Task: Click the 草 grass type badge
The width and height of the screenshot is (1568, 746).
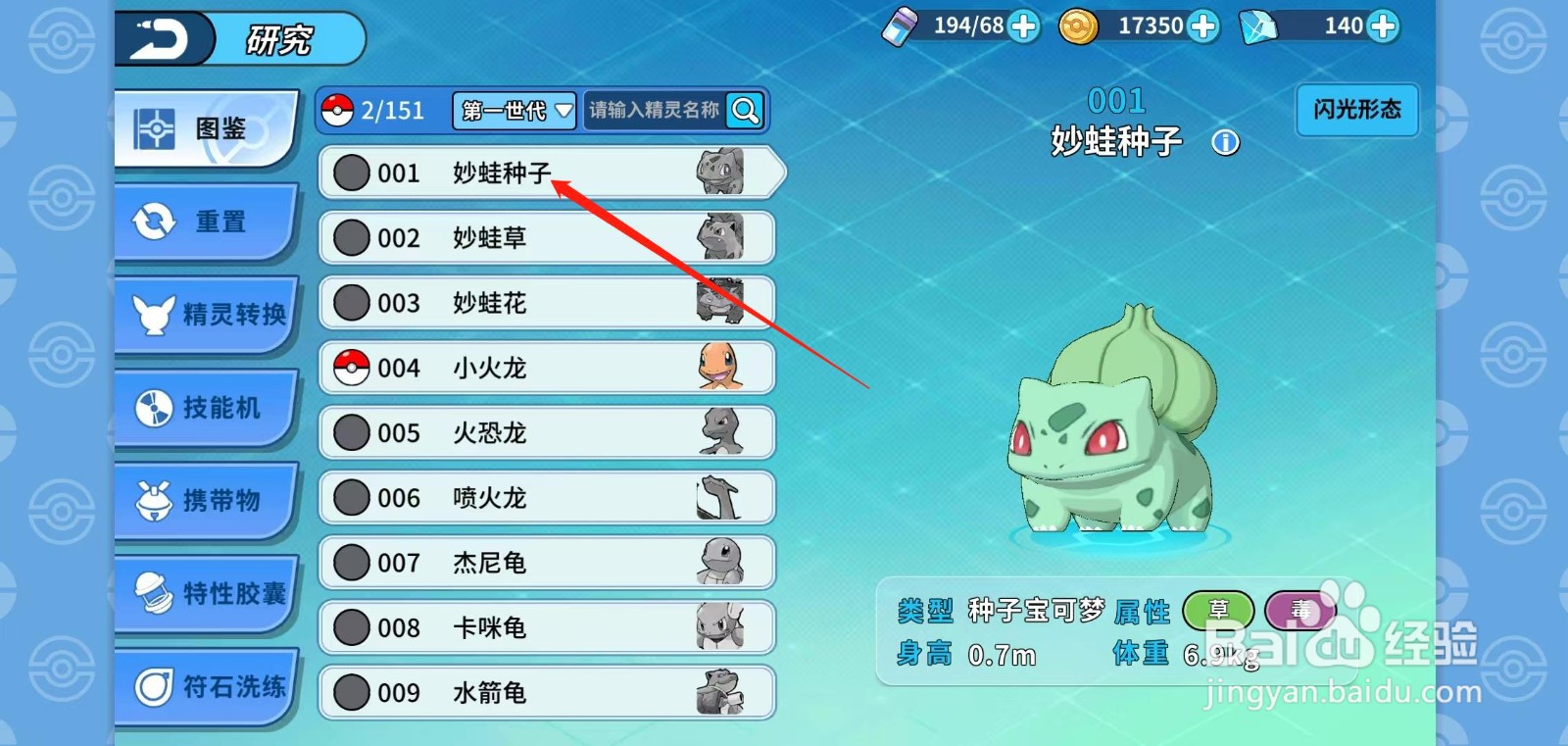Action: (1218, 609)
